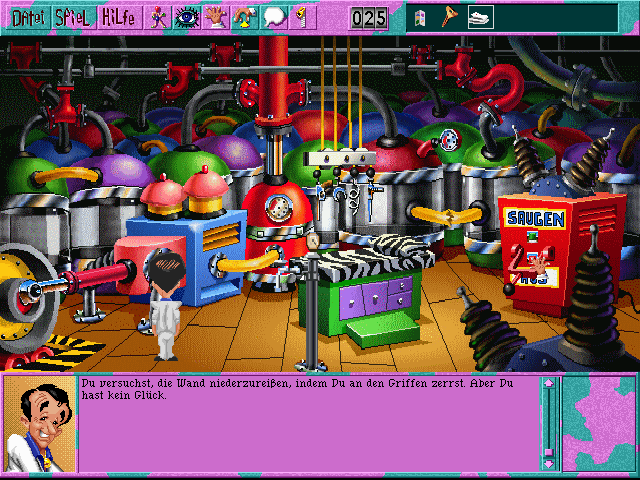Select the hand with bell icon
The height and width of the screenshot is (480, 640).
243,17
